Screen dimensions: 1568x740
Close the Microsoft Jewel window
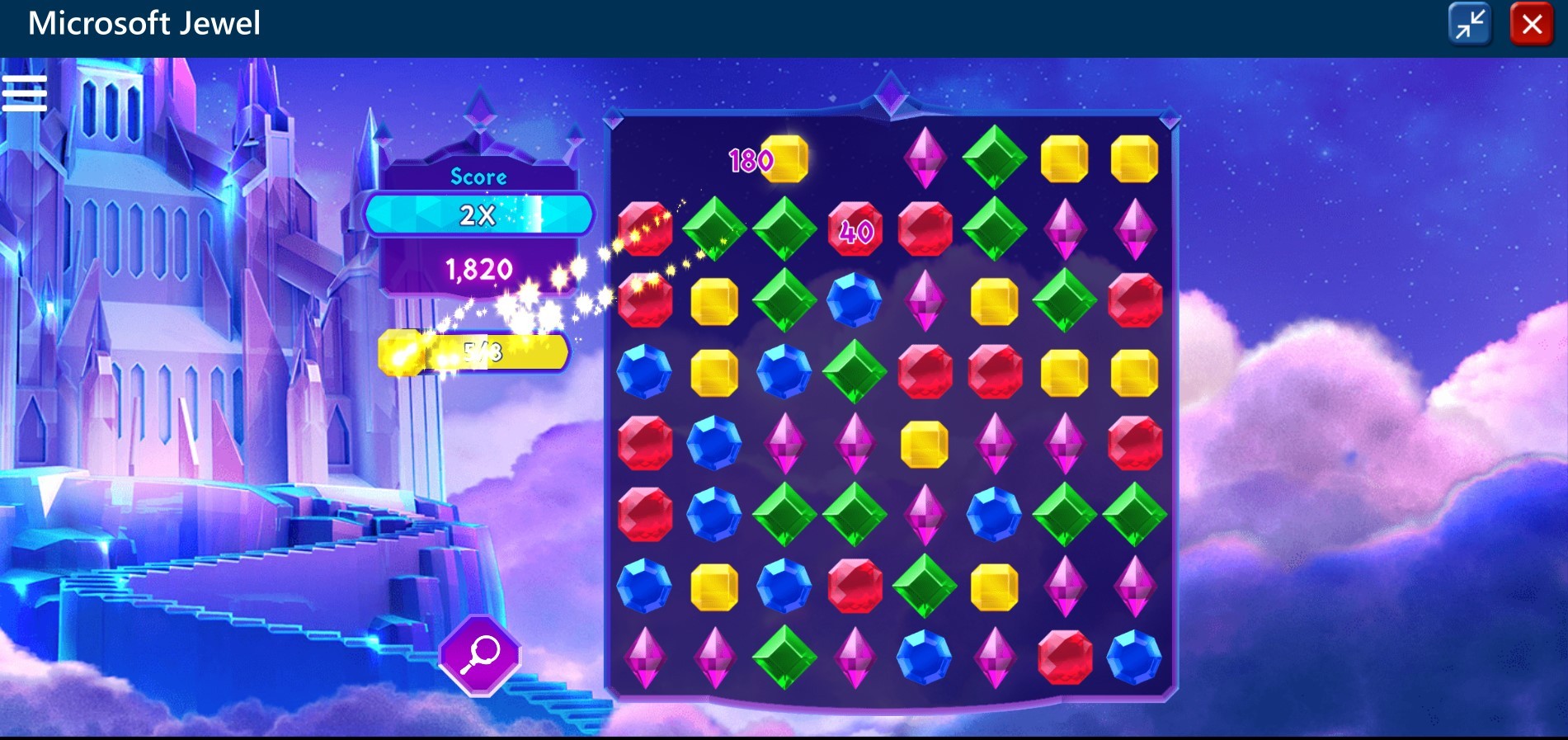point(1532,24)
